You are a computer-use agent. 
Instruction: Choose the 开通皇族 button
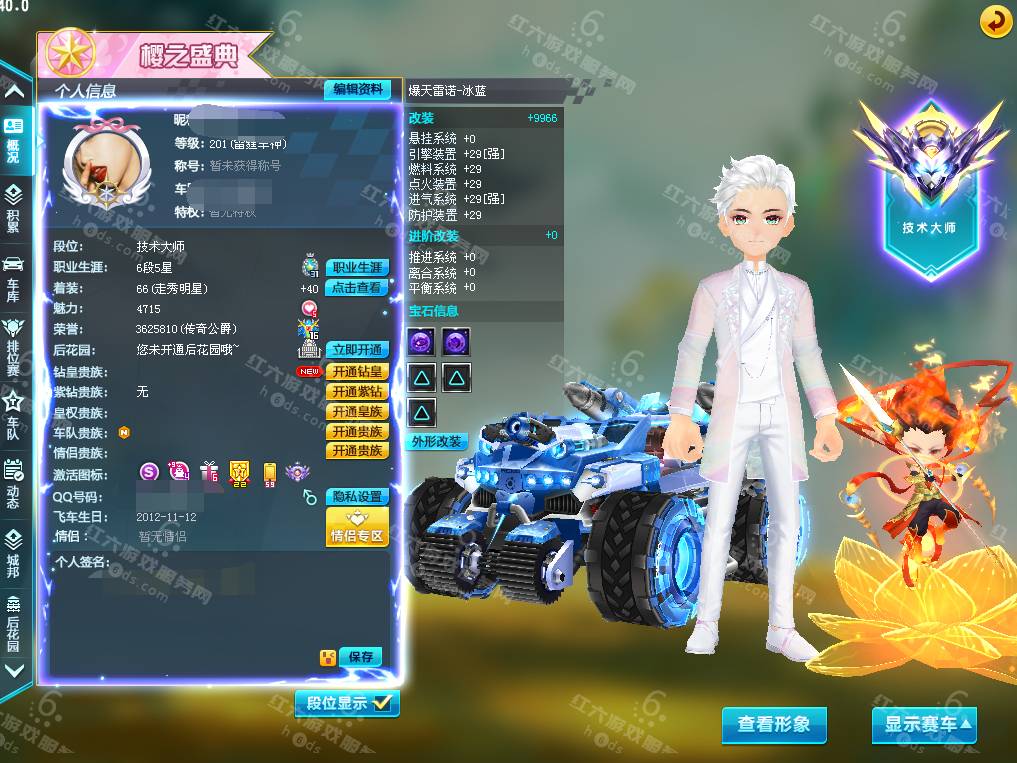tap(357, 412)
